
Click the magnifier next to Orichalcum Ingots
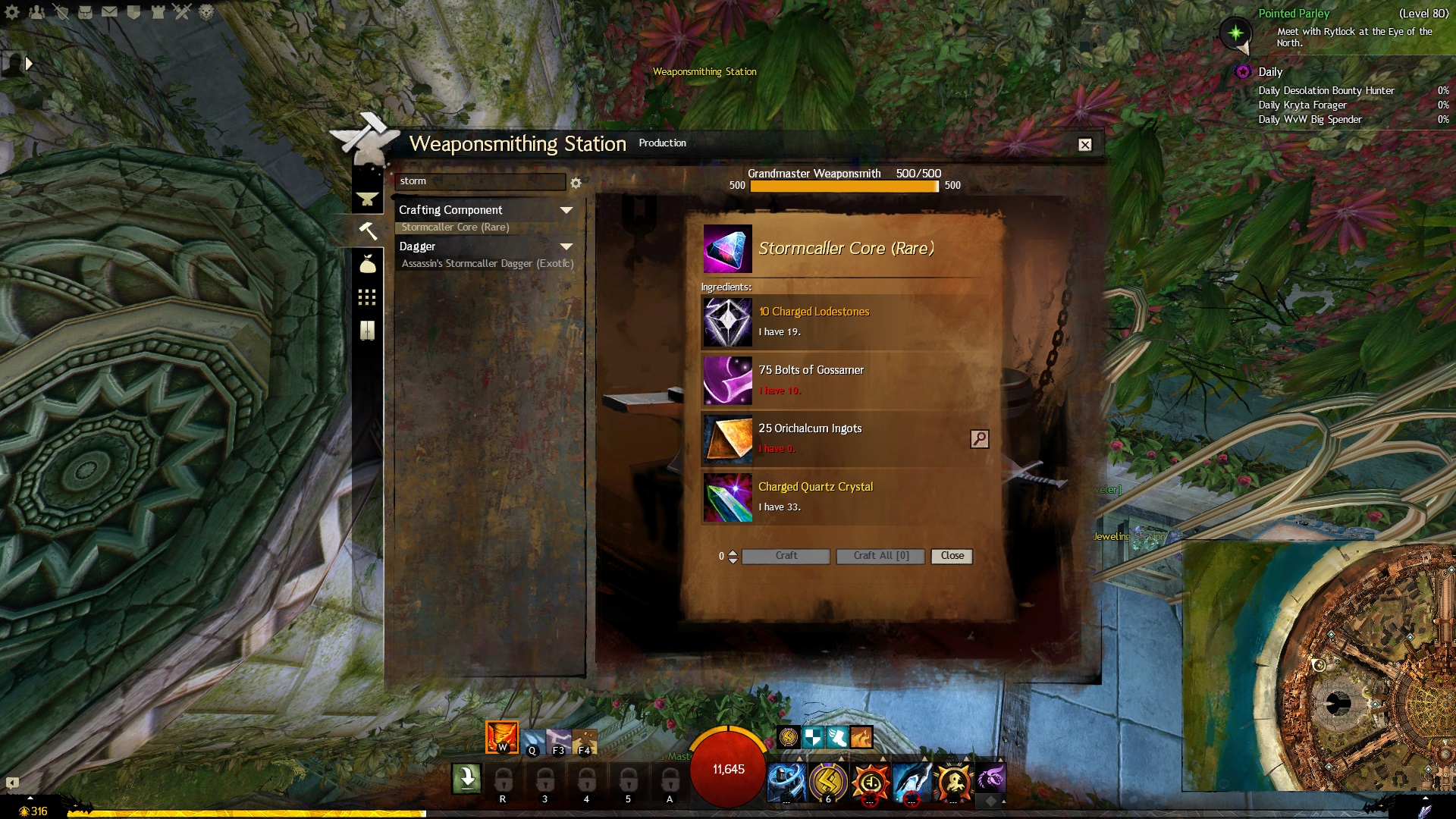(979, 439)
